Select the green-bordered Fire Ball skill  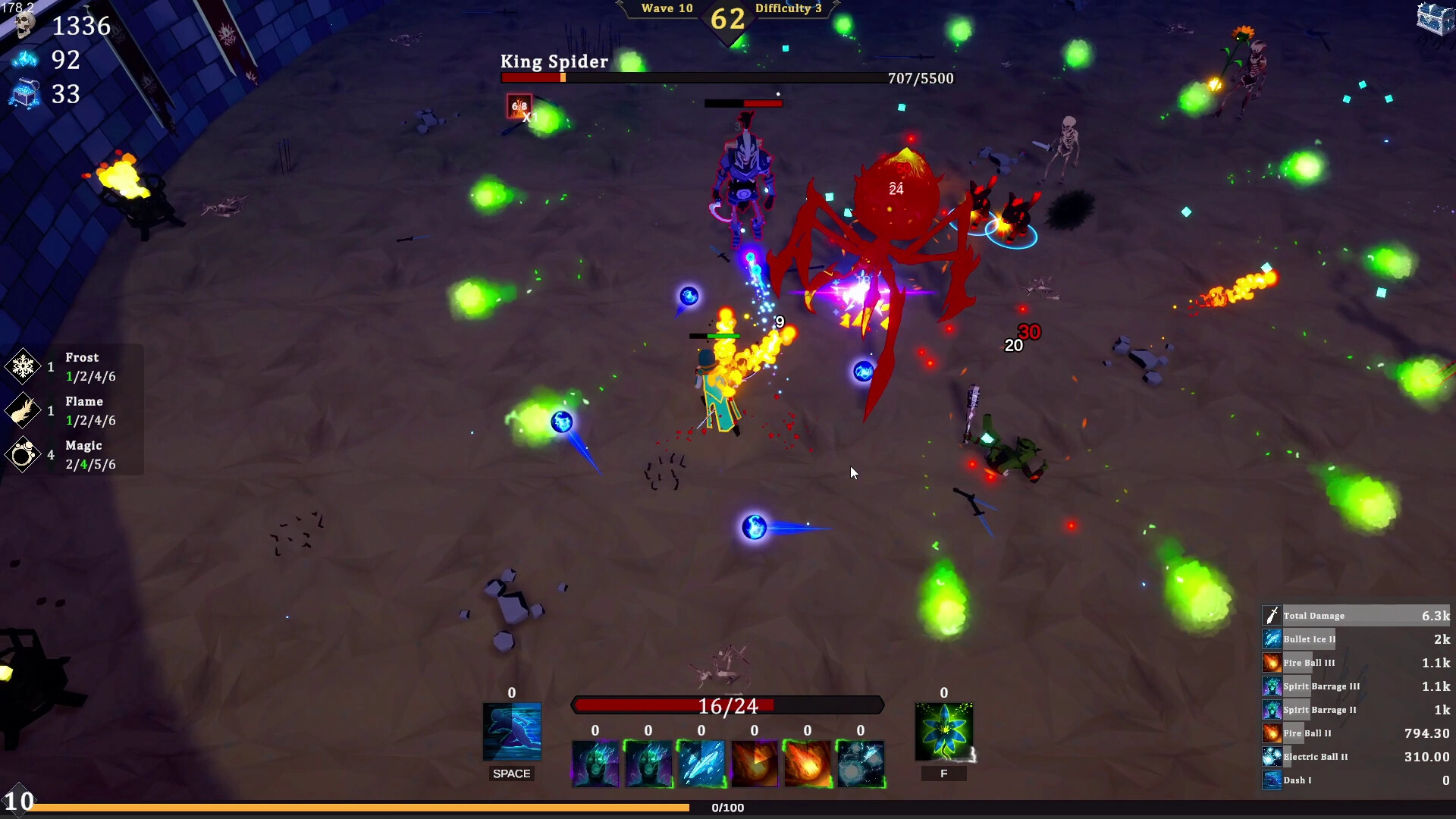[x=808, y=764]
